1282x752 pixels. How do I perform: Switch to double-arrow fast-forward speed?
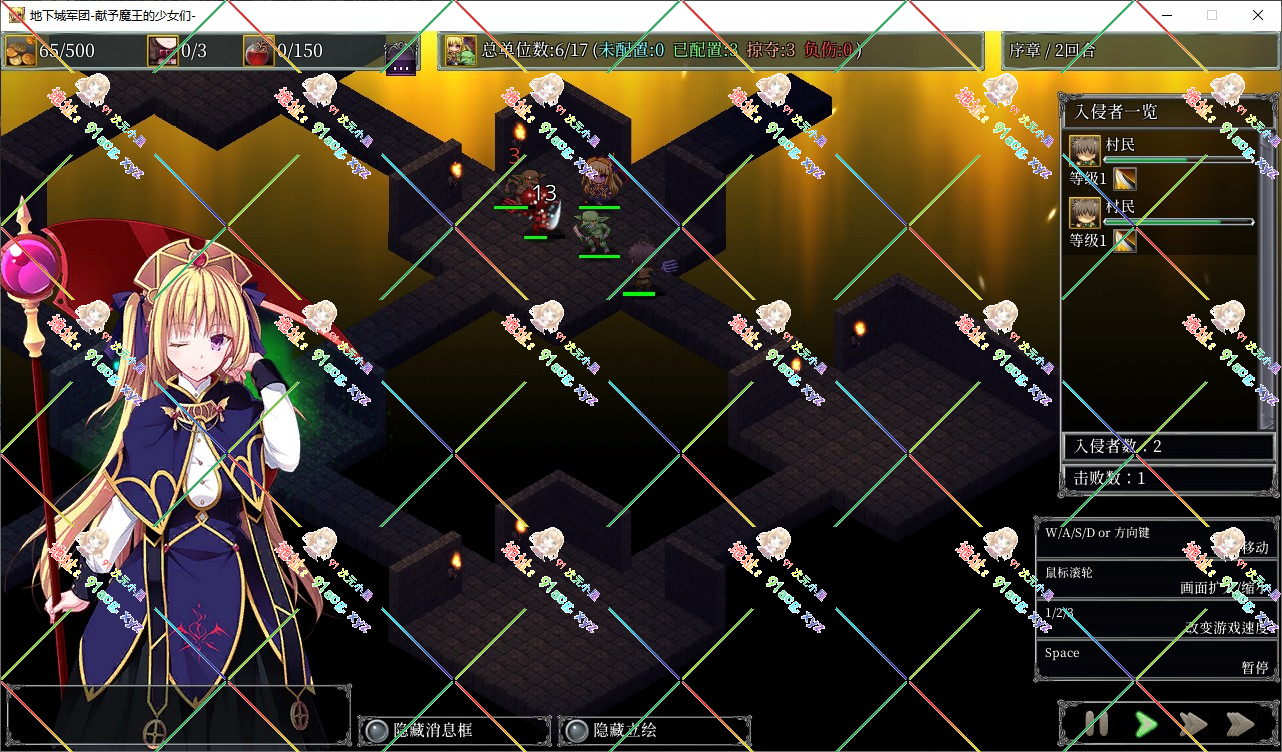point(1193,724)
